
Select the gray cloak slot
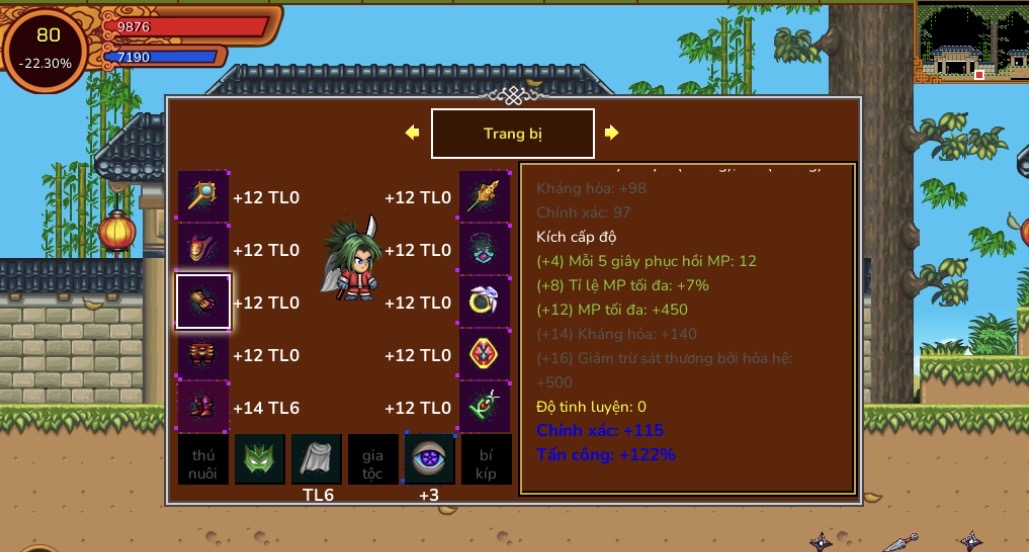316,460
